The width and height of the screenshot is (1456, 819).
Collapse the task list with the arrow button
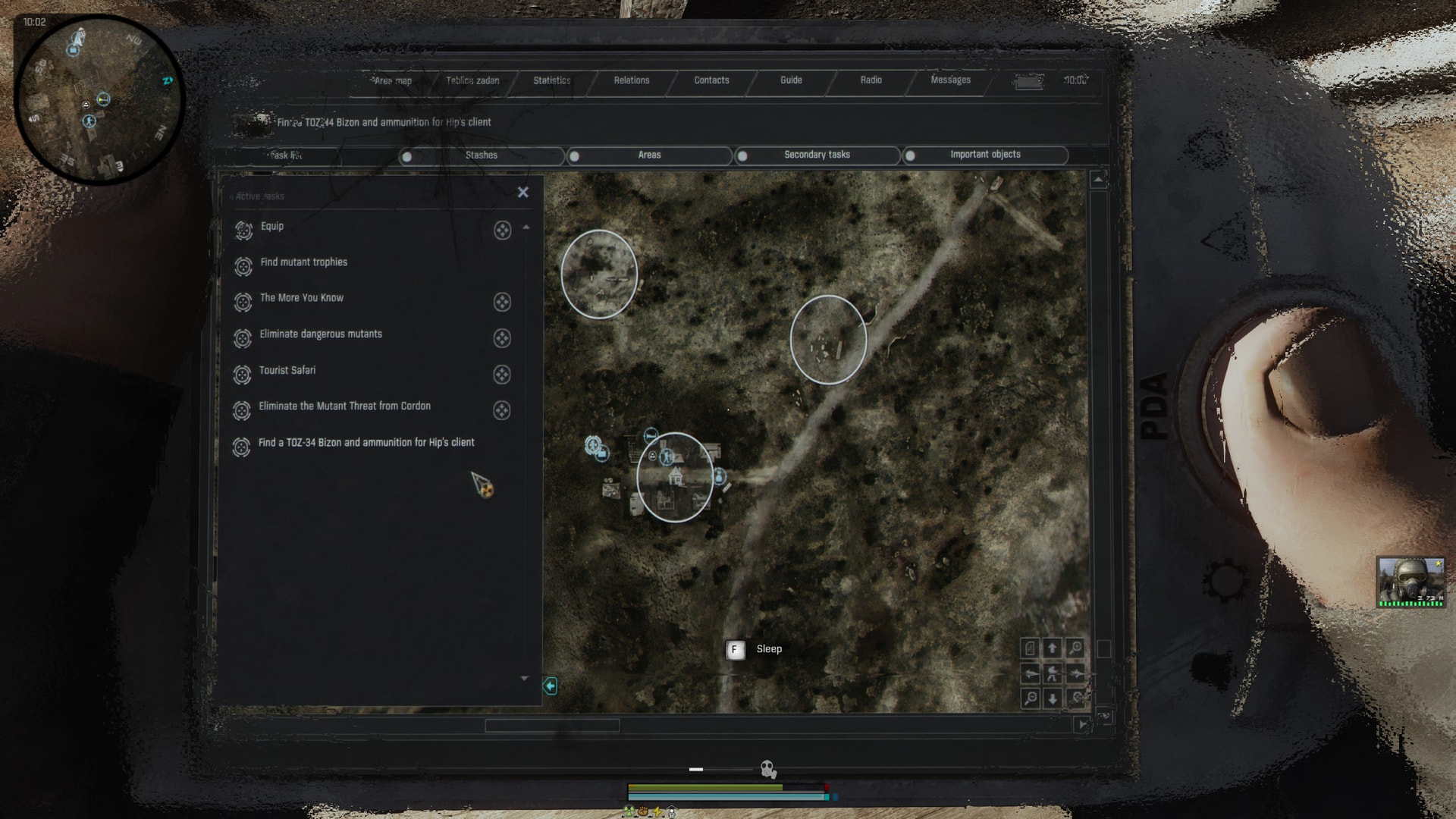[x=550, y=686]
